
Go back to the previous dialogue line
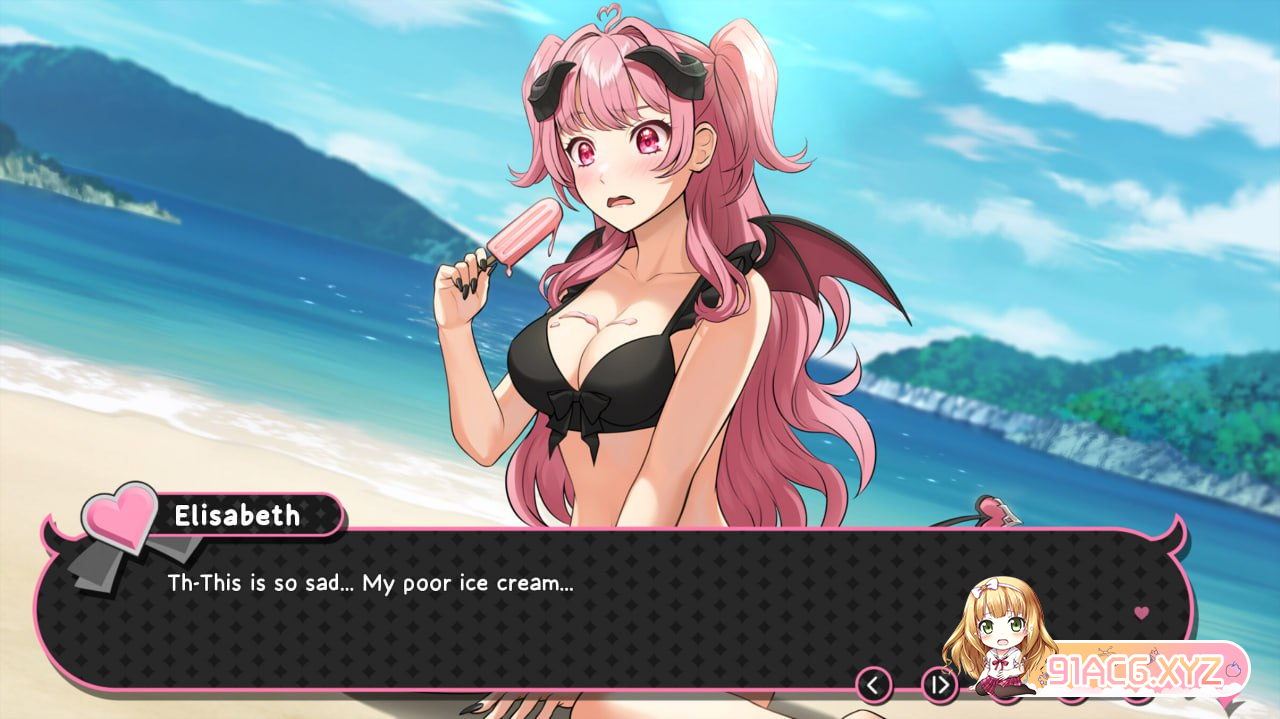(x=874, y=685)
